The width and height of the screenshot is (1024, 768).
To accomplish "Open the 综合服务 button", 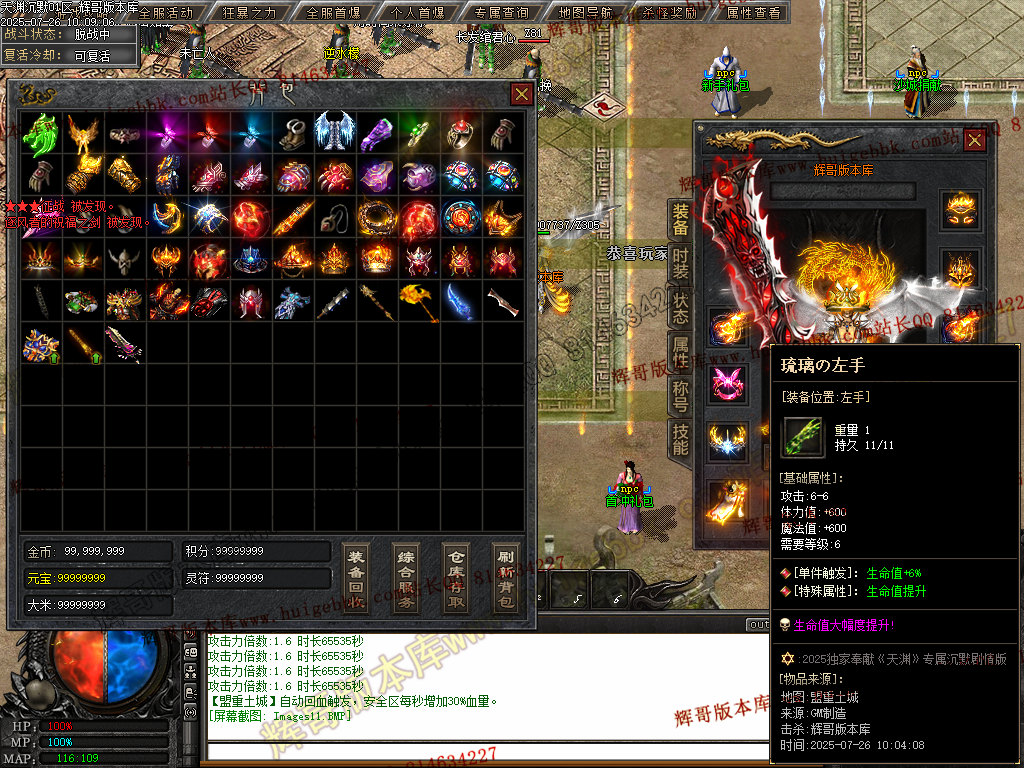I will [x=406, y=578].
